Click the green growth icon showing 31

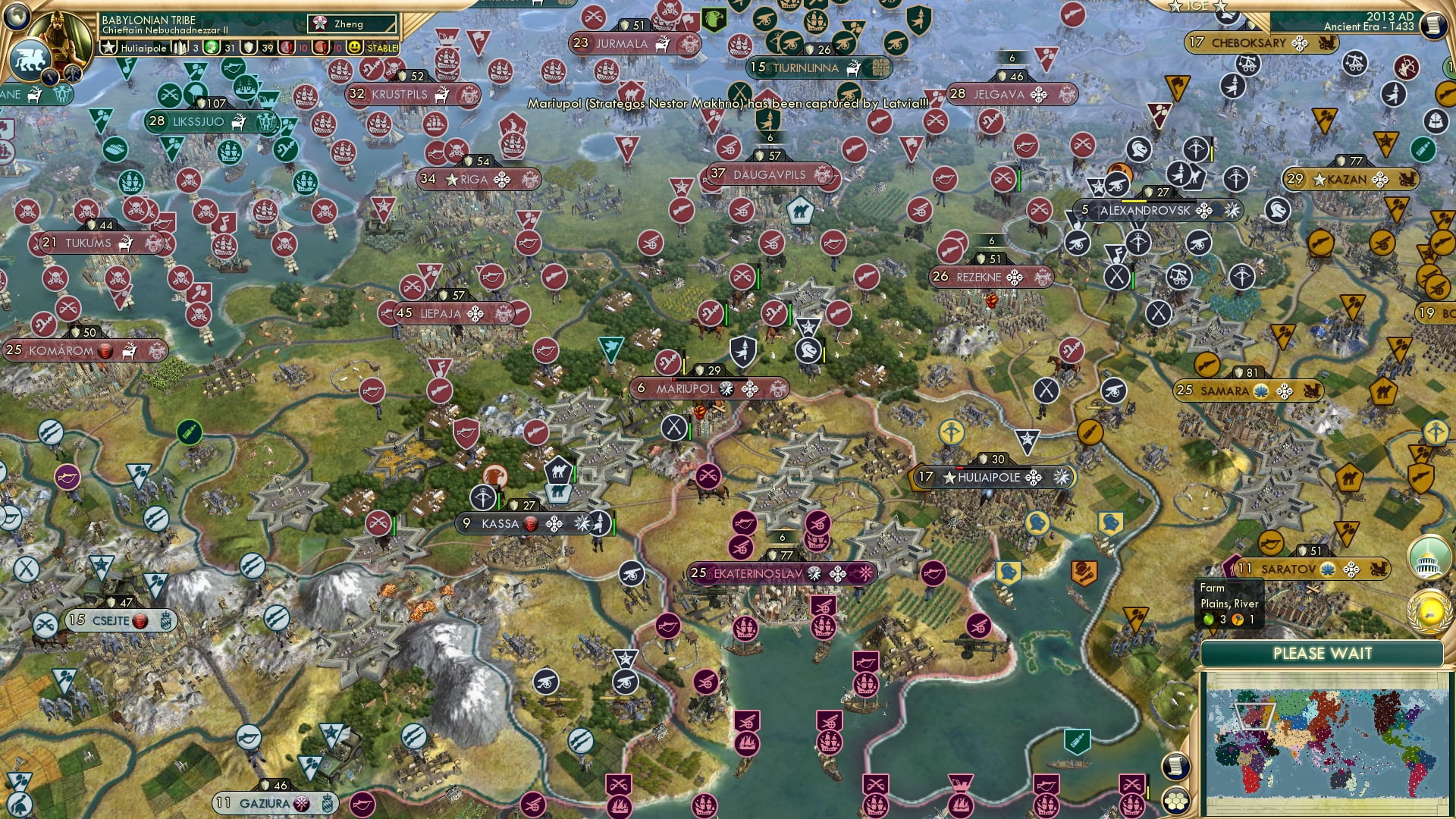pyautogui.click(x=210, y=48)
